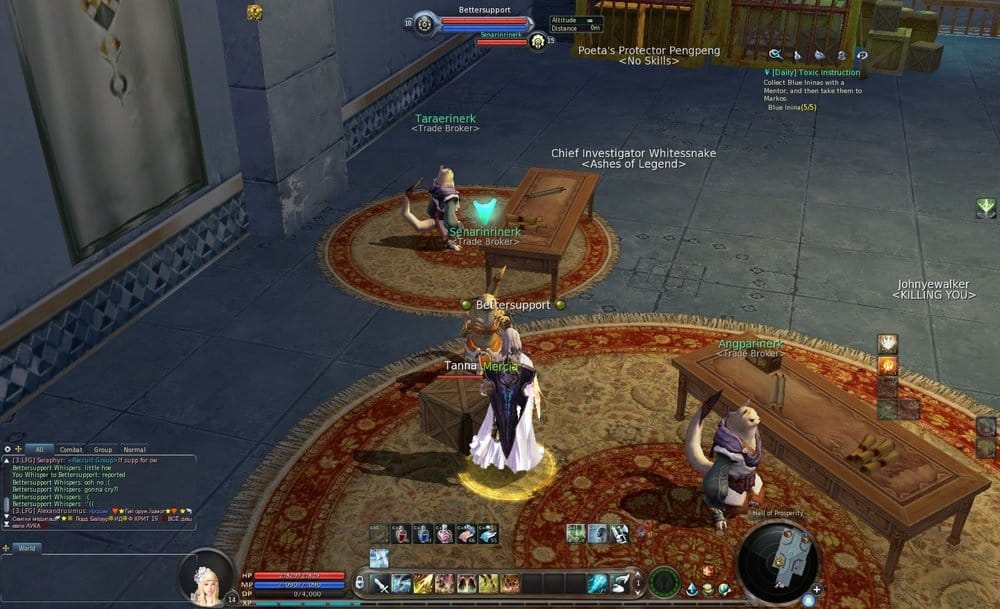Use the red potion in the quick slot
The image size is (1000, 609).
click(x=401, y=534)
